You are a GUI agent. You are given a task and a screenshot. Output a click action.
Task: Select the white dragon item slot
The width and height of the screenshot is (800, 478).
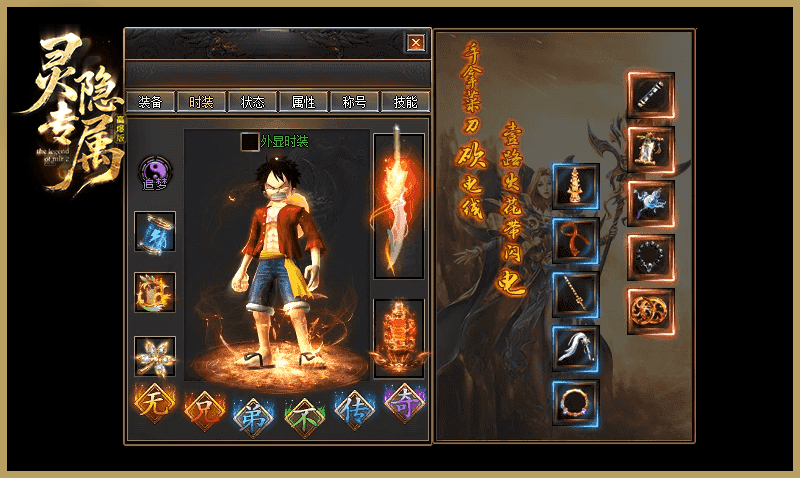click(x=650, y=203)
